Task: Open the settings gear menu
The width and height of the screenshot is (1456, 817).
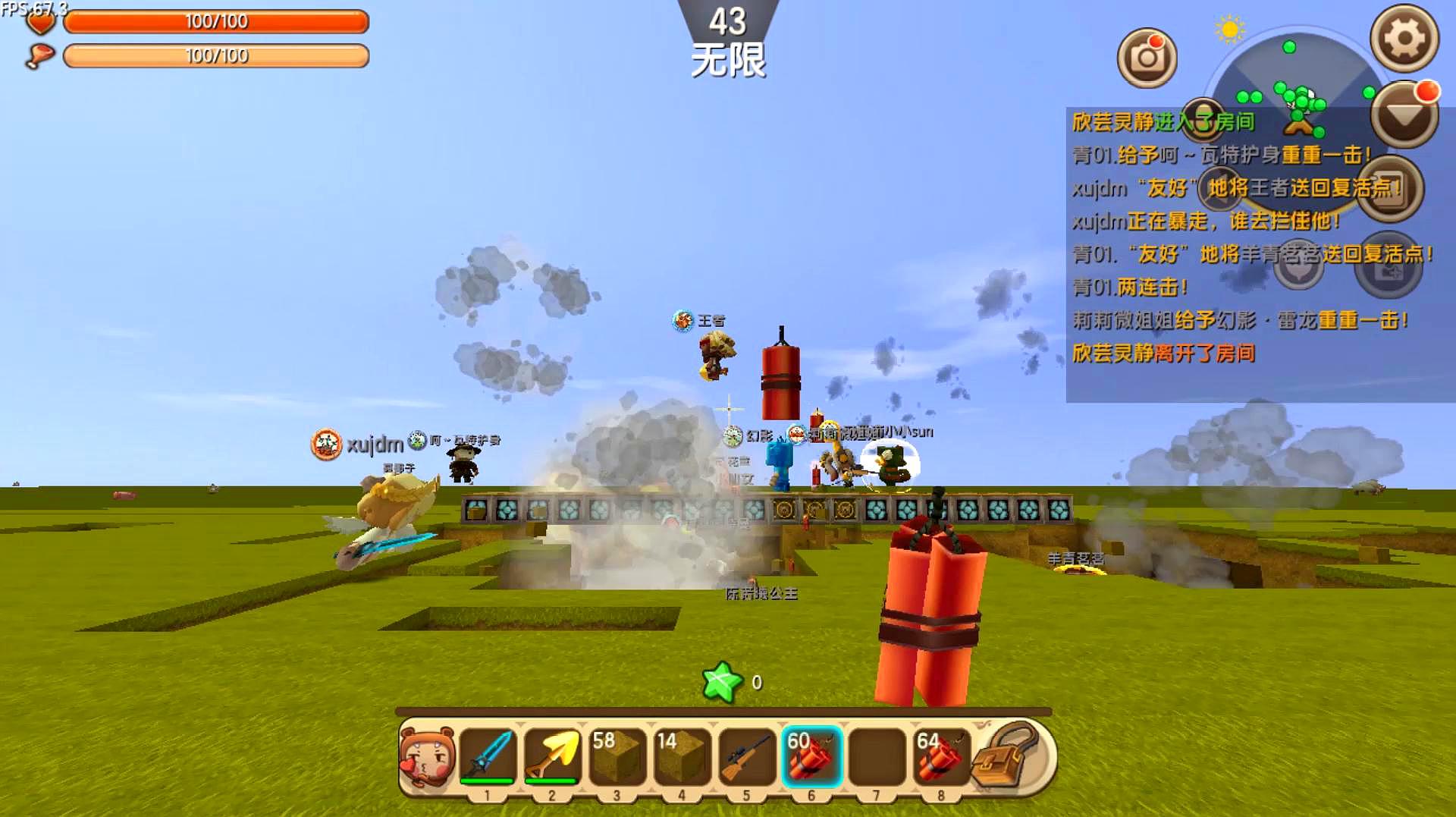Action: click(1404, 38)
